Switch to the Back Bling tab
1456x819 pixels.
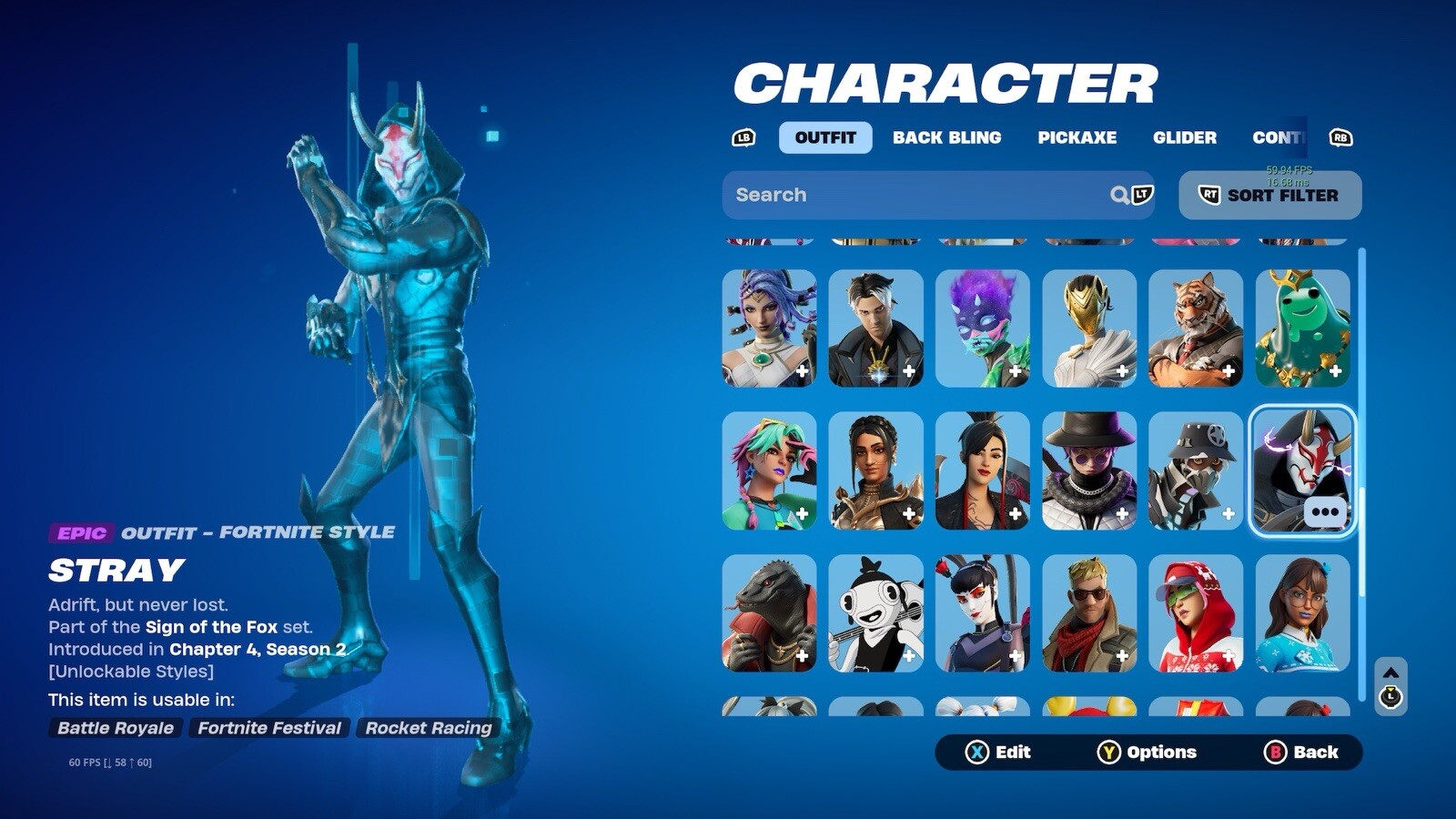point(948,137)
